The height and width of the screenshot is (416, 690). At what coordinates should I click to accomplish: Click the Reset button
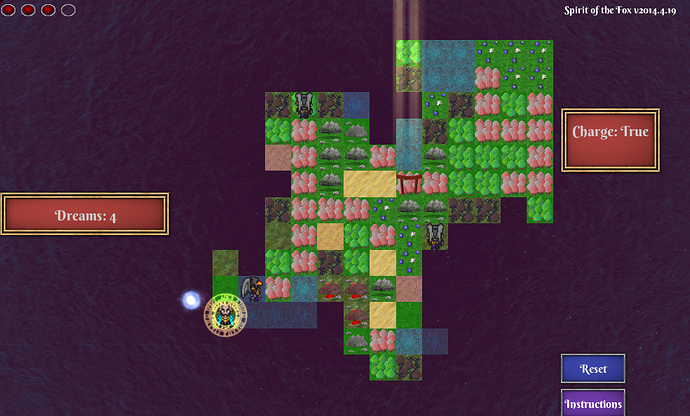click(593, 368)
